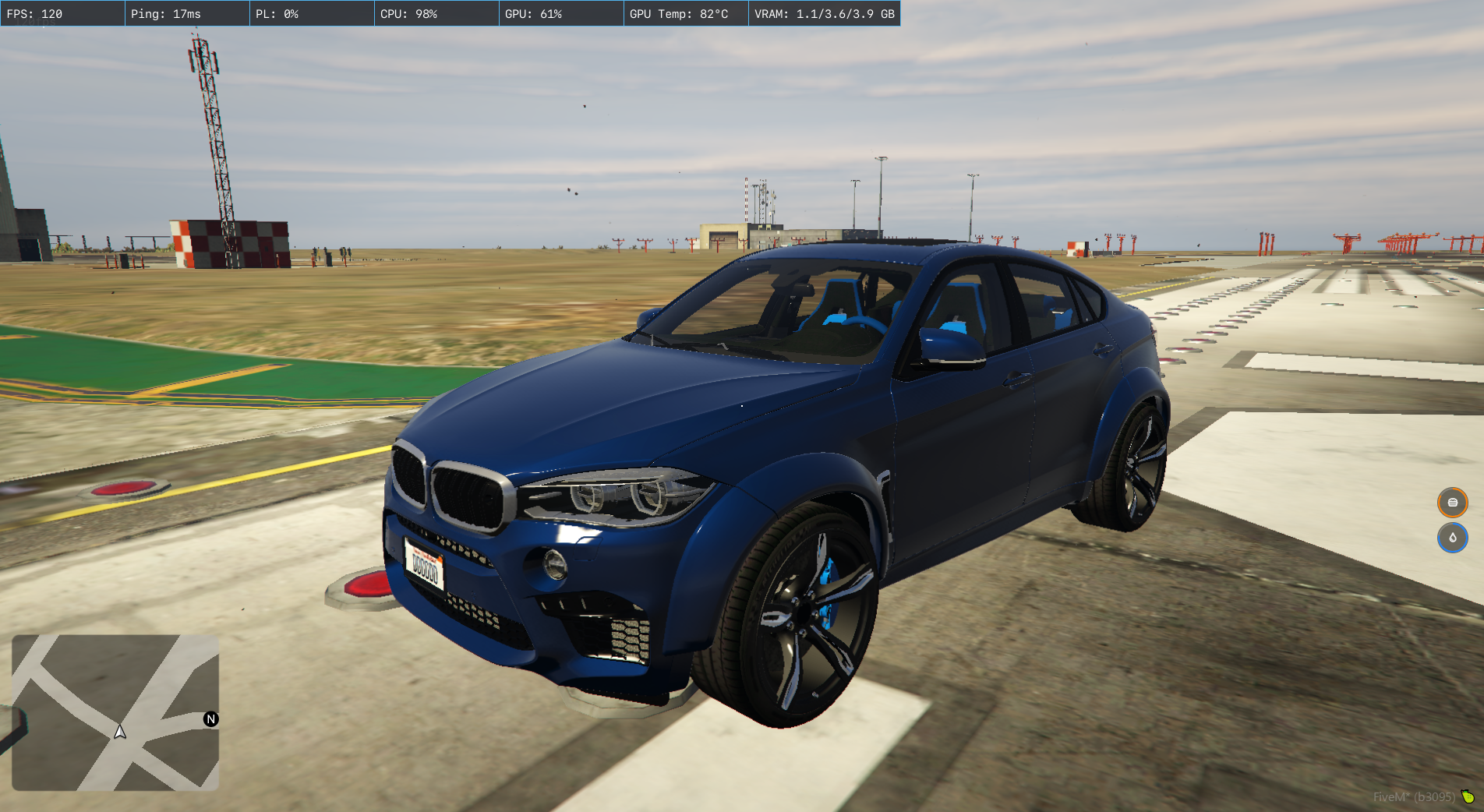The width and height of the screenshot is (1484, 812).
Task: Click the player arrow on the minimap
Action: coord(120,732)
